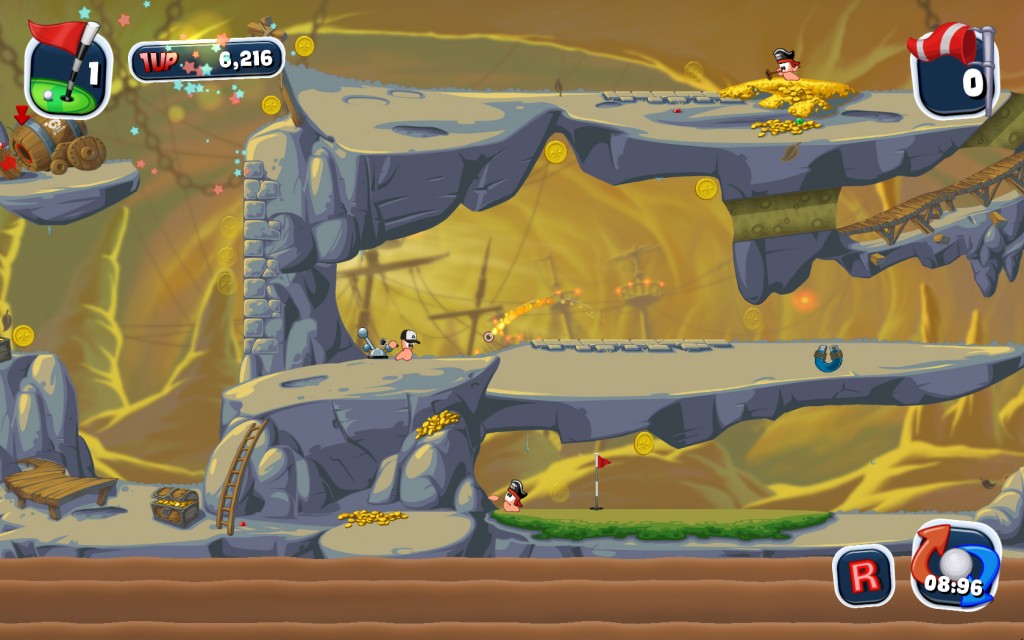Activate the golf ball arrows icon
Image resolution: width=1024 pixels, height=640 pixels.
click(x=955, y=564)
